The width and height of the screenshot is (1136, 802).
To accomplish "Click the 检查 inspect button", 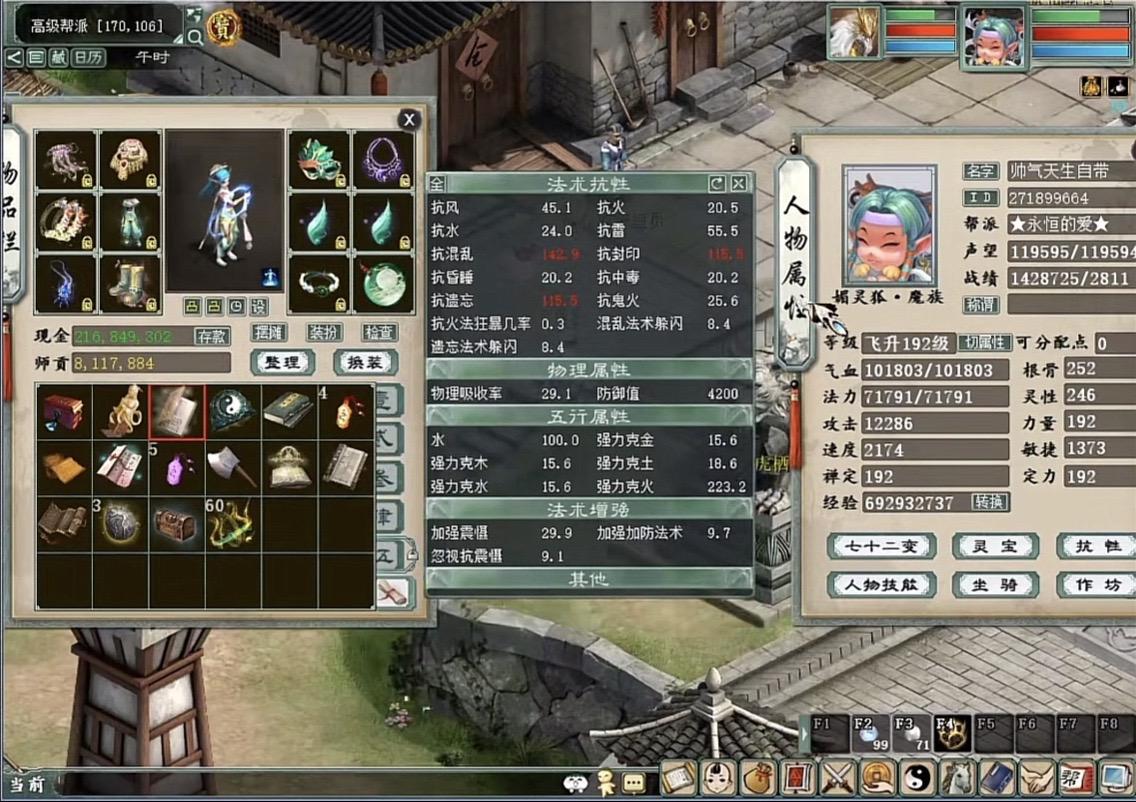I will click(378, 332).
